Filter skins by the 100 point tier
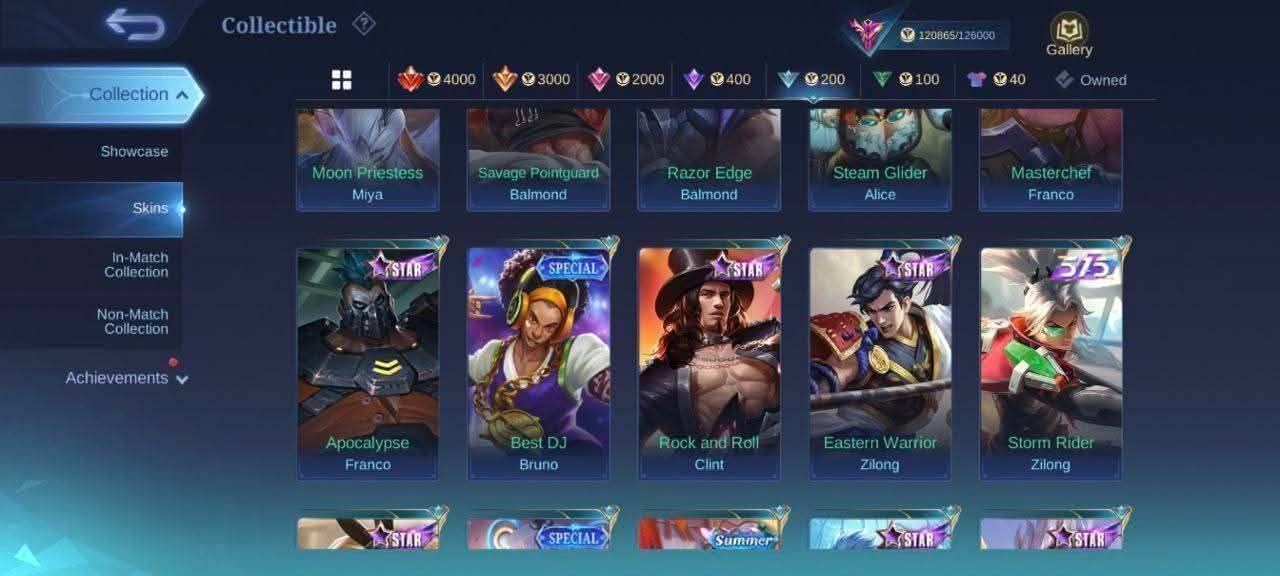The image size is (1280, 576). click(906, 80)
